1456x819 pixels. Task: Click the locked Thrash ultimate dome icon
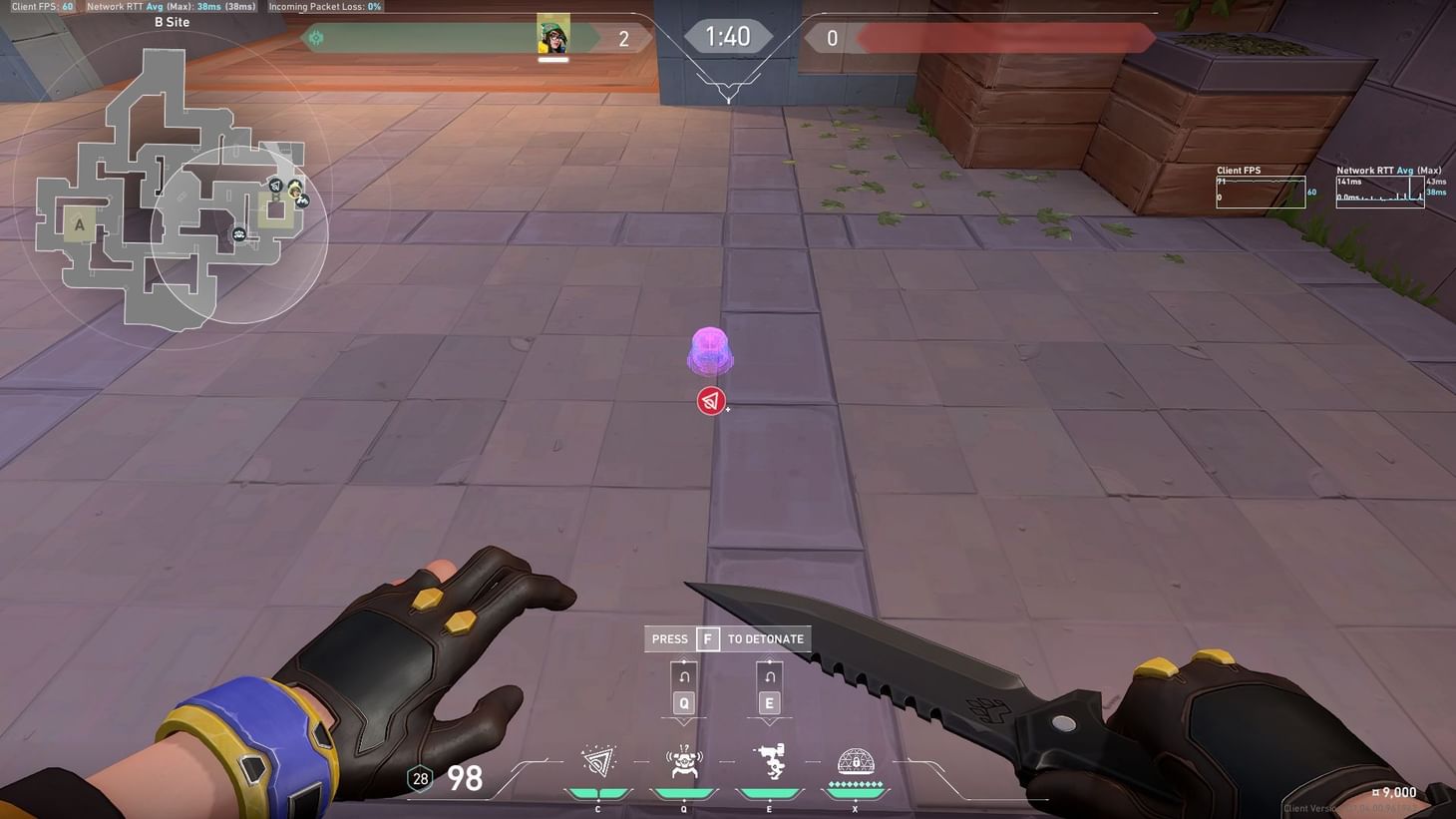(x=855, y=760)
